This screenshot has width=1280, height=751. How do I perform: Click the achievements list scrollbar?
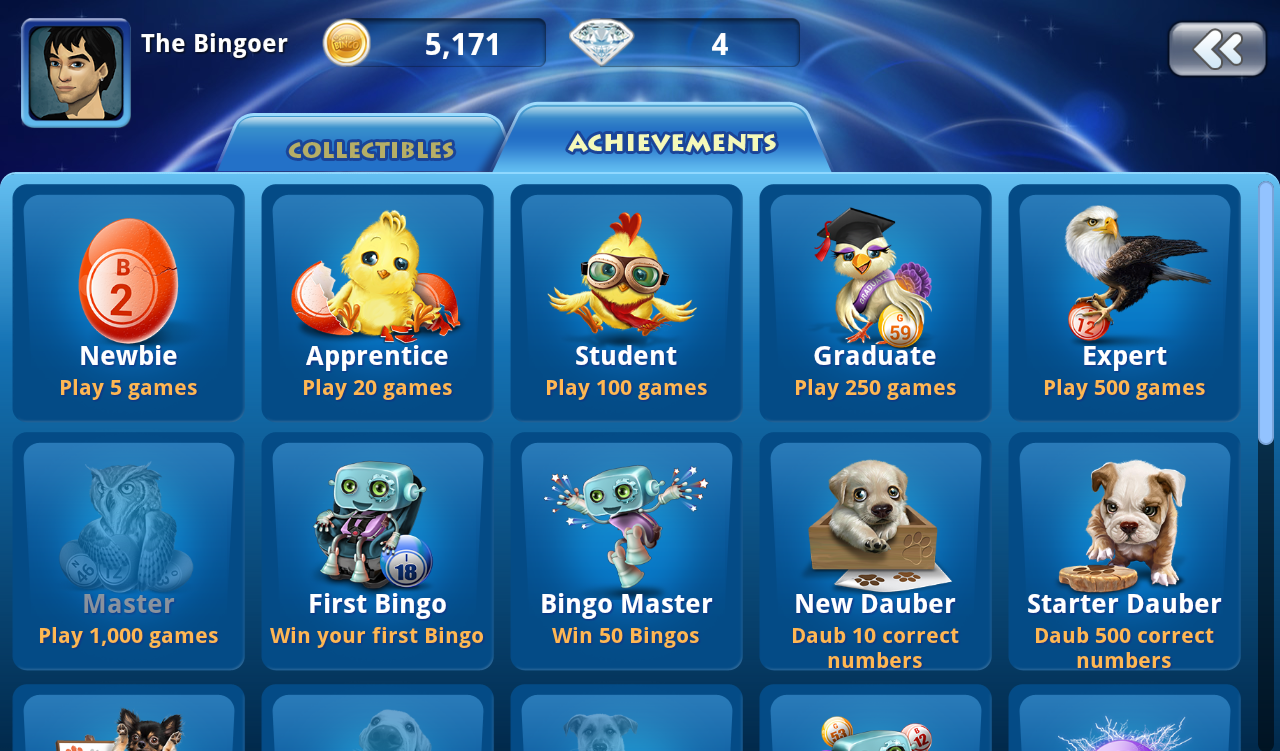1266,312
